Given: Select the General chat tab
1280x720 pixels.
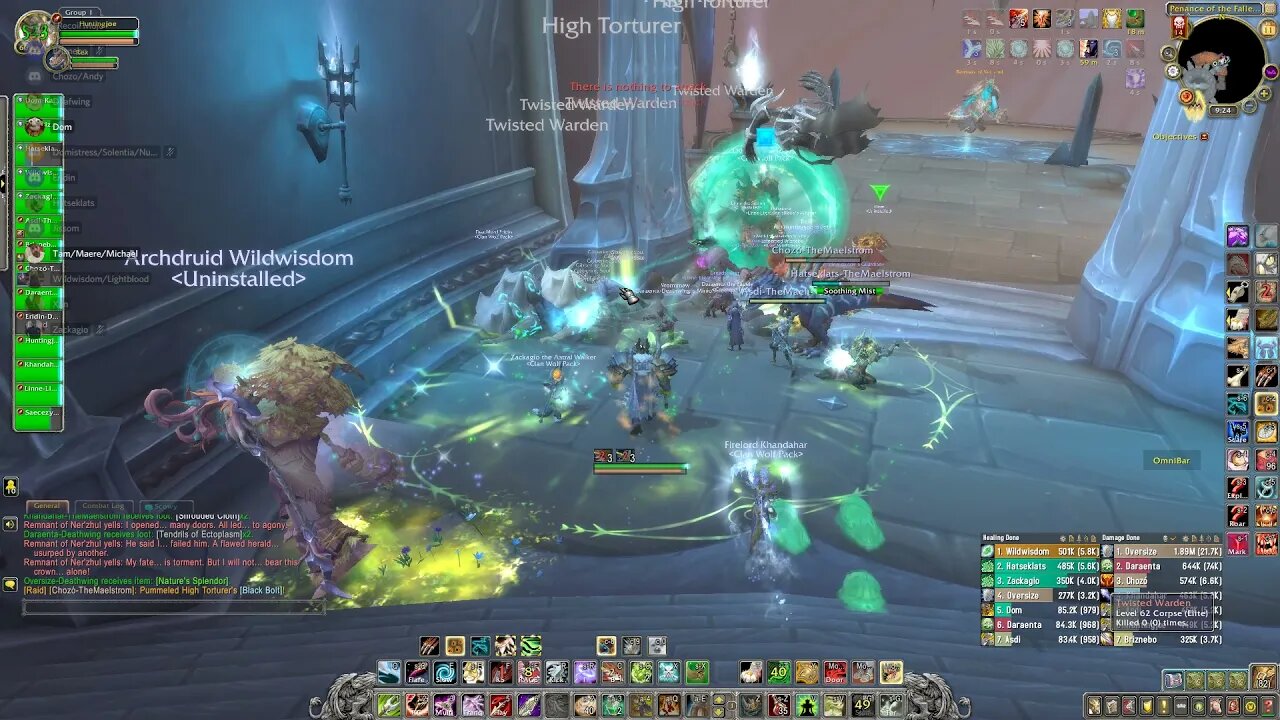Looking at the screenshot, I should (46, 505).
